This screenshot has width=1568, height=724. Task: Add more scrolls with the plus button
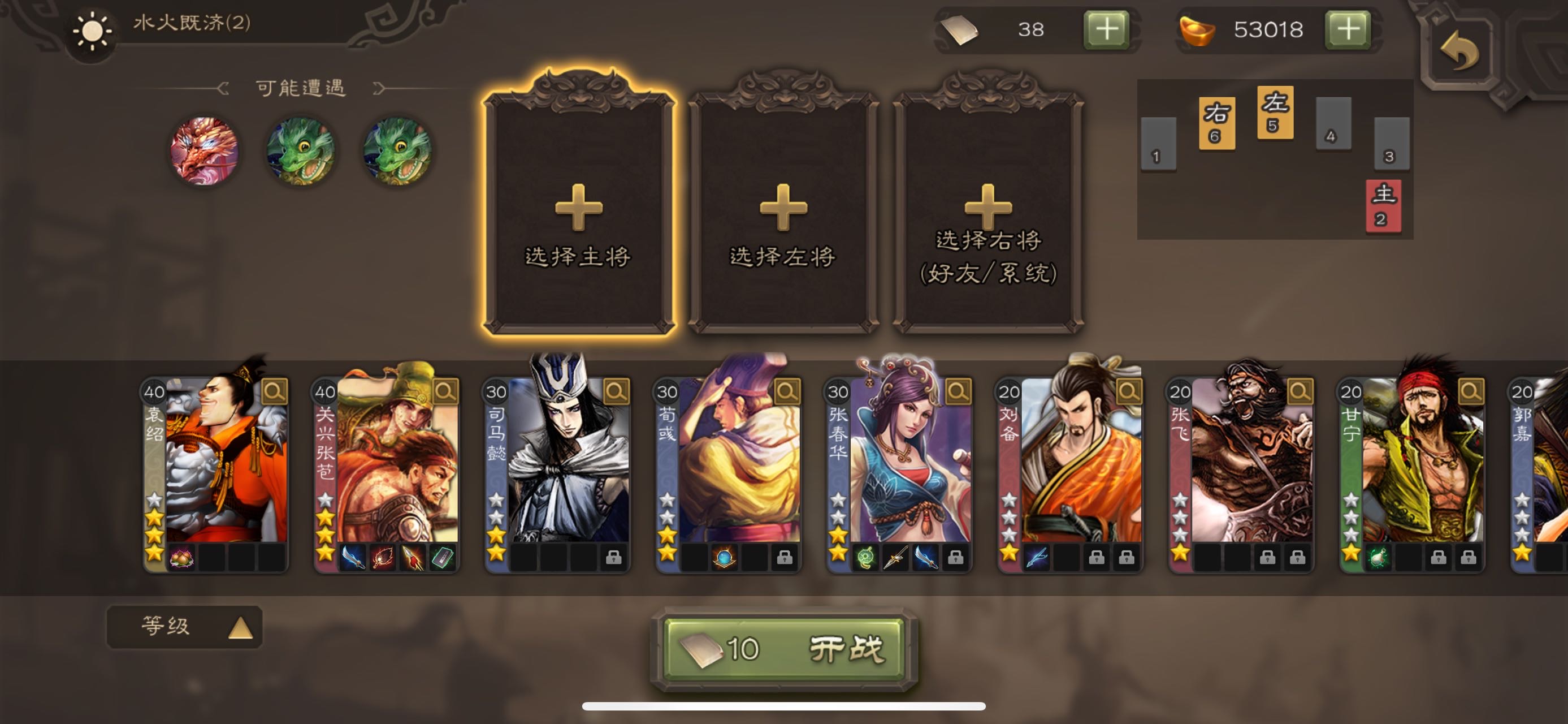point(1106,29)
